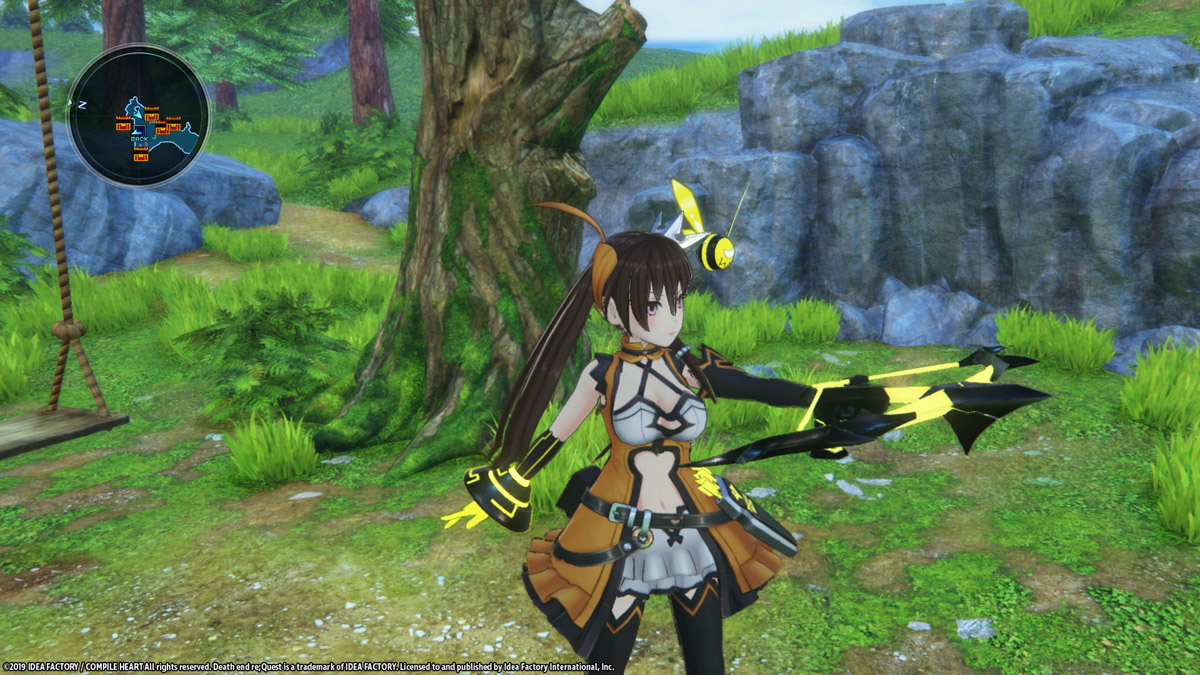1200x675 pixels.
Task: Click the circular minimap
Action: 137,116
